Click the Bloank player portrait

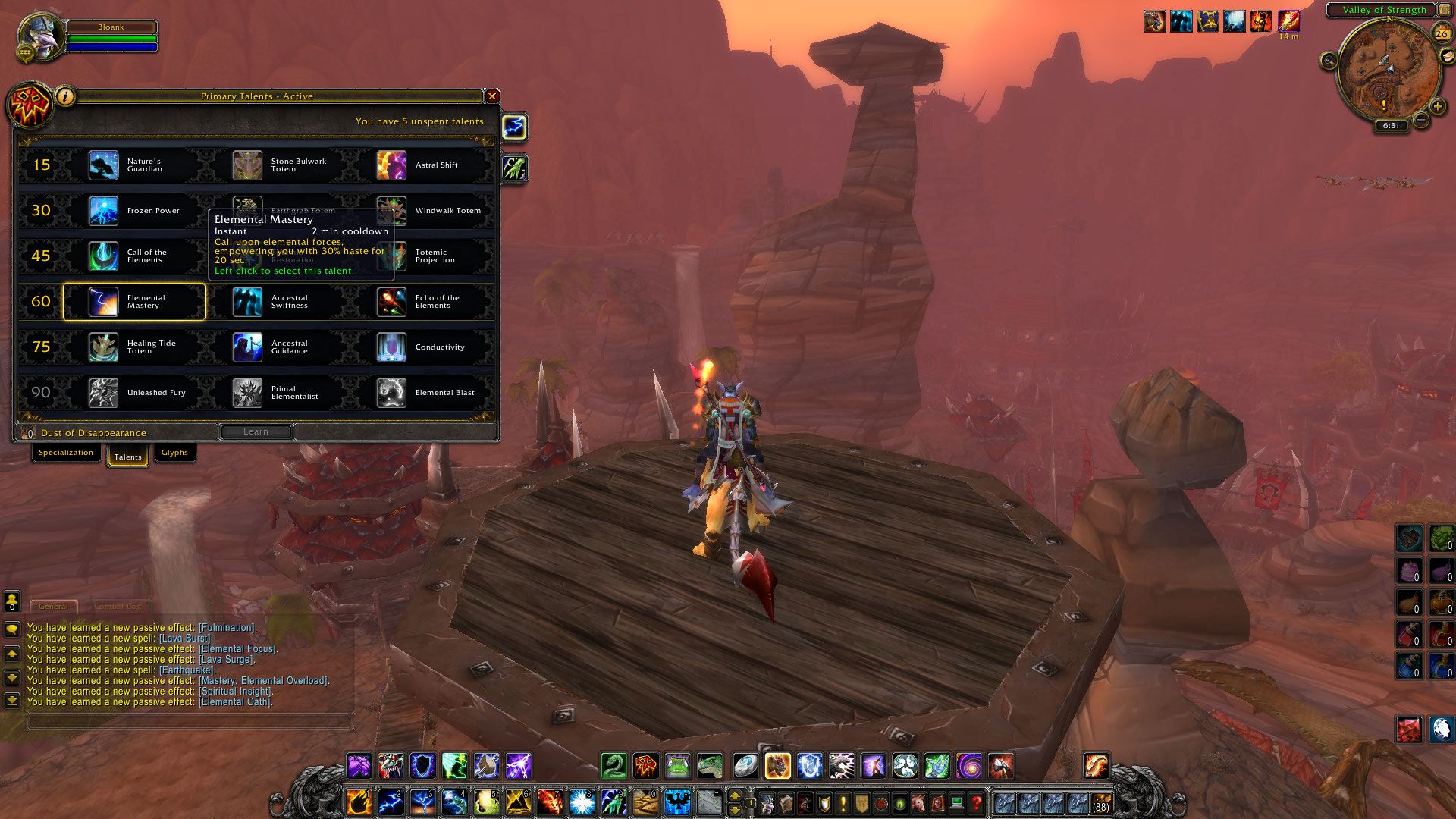(40, 35)
